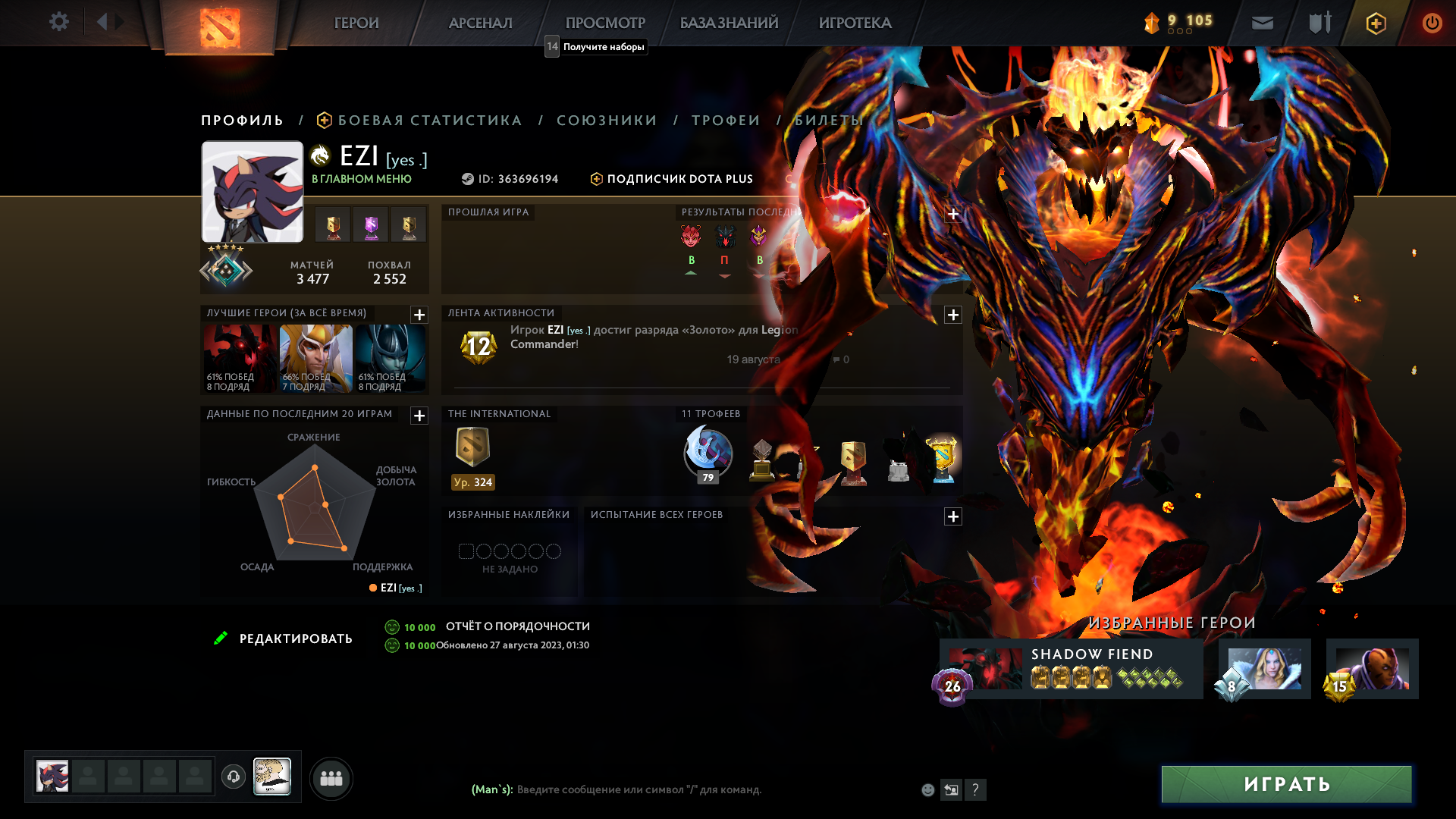Expand the ИСПЫТАНИЕ ВСЕХ ГЕРОЕВ plus
The image size is (1456, 819).
pyautogui.click(x=954, y=516)
